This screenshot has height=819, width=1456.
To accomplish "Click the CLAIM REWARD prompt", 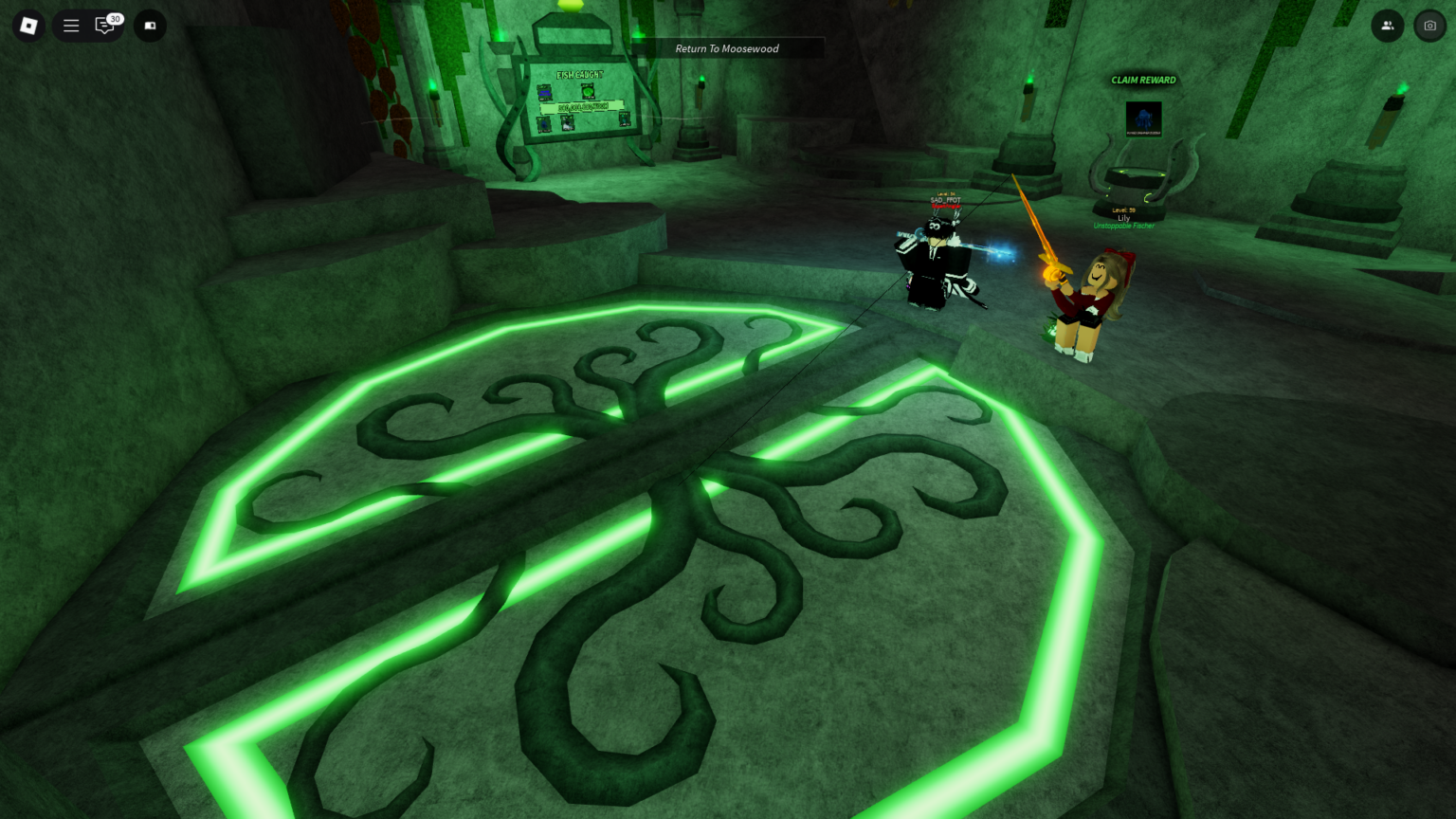I will (x=1143, y=80).
